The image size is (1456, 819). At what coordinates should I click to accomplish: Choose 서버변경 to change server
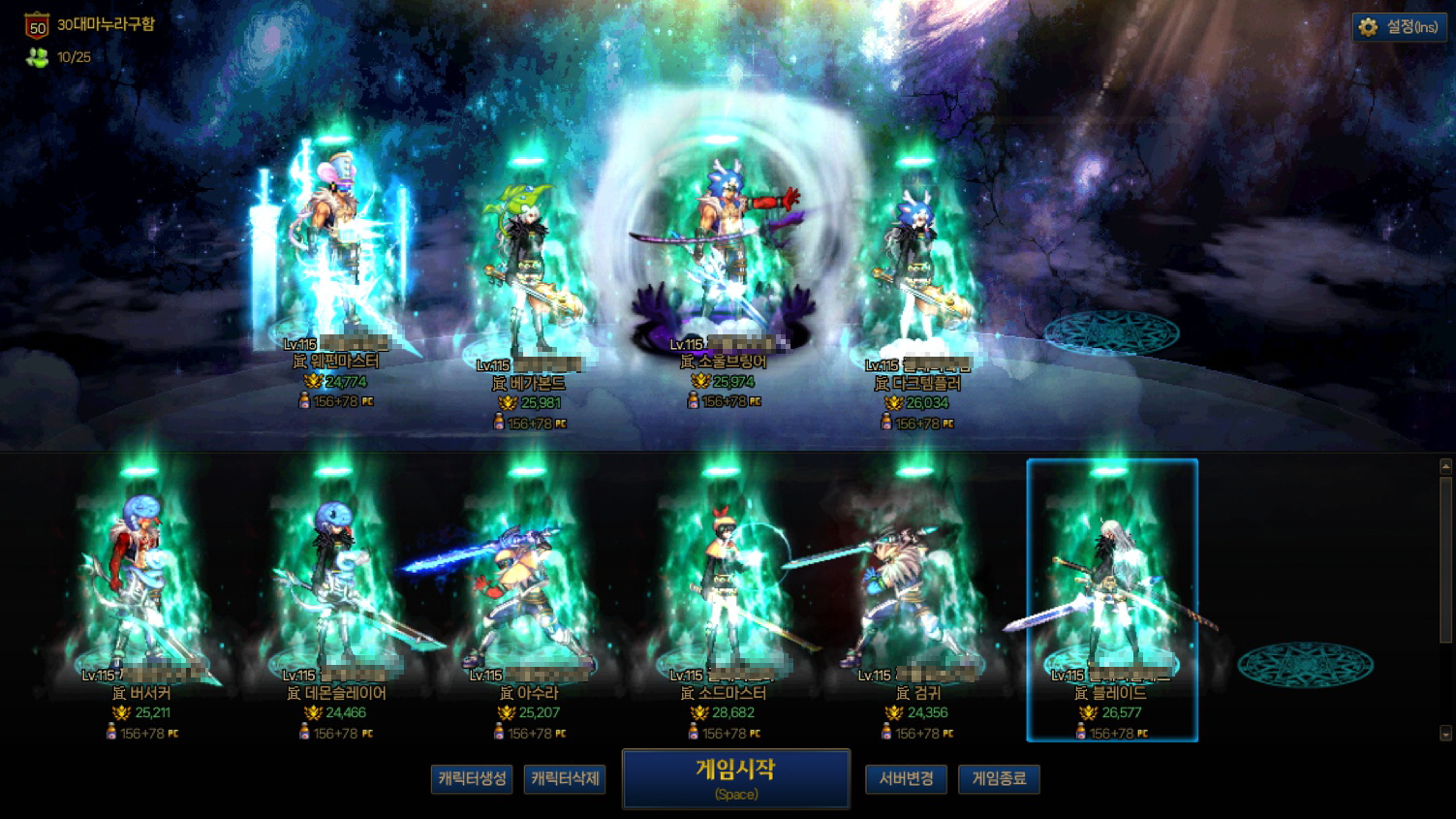906,779
